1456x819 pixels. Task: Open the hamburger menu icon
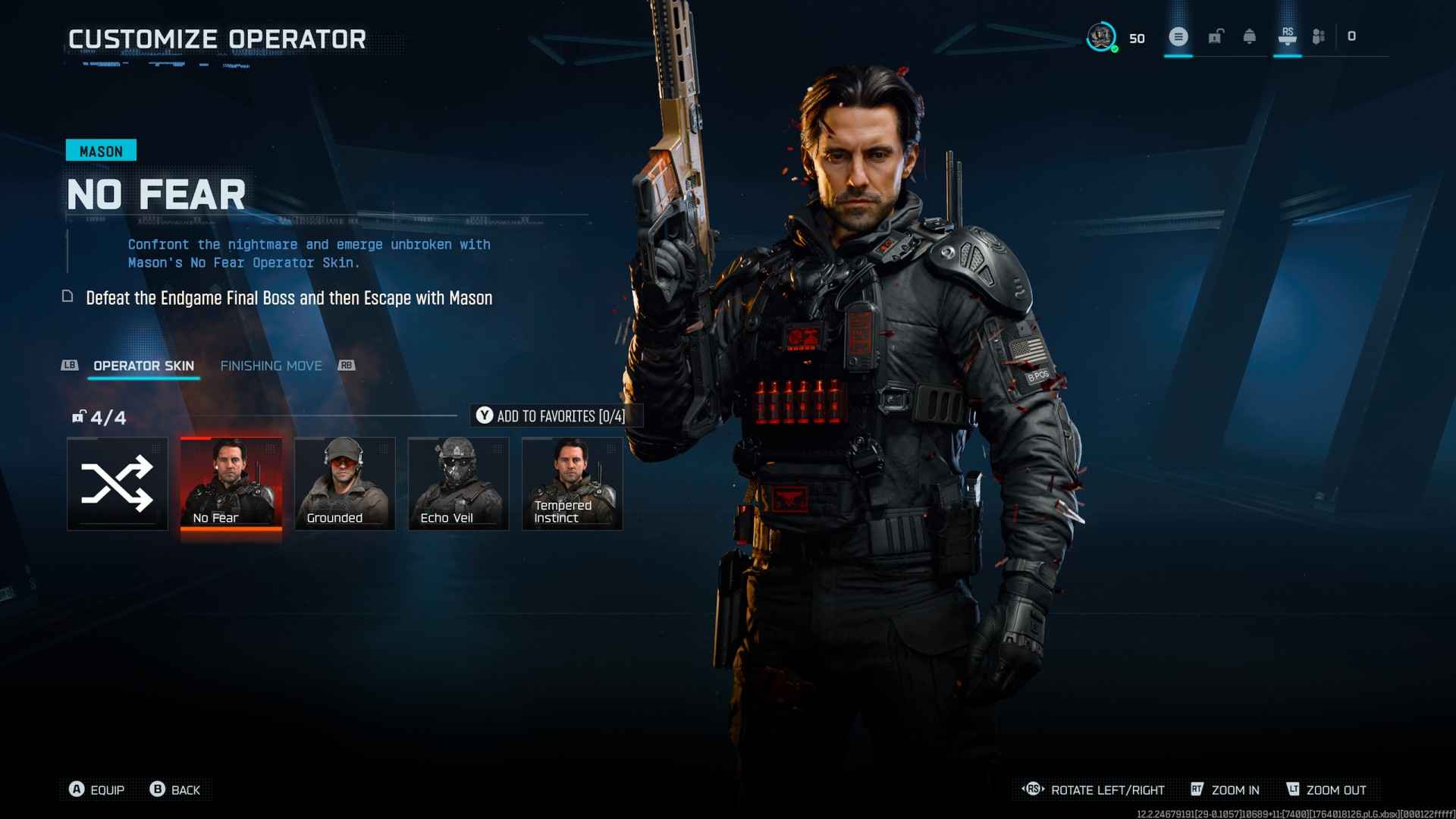point(1178,36)
